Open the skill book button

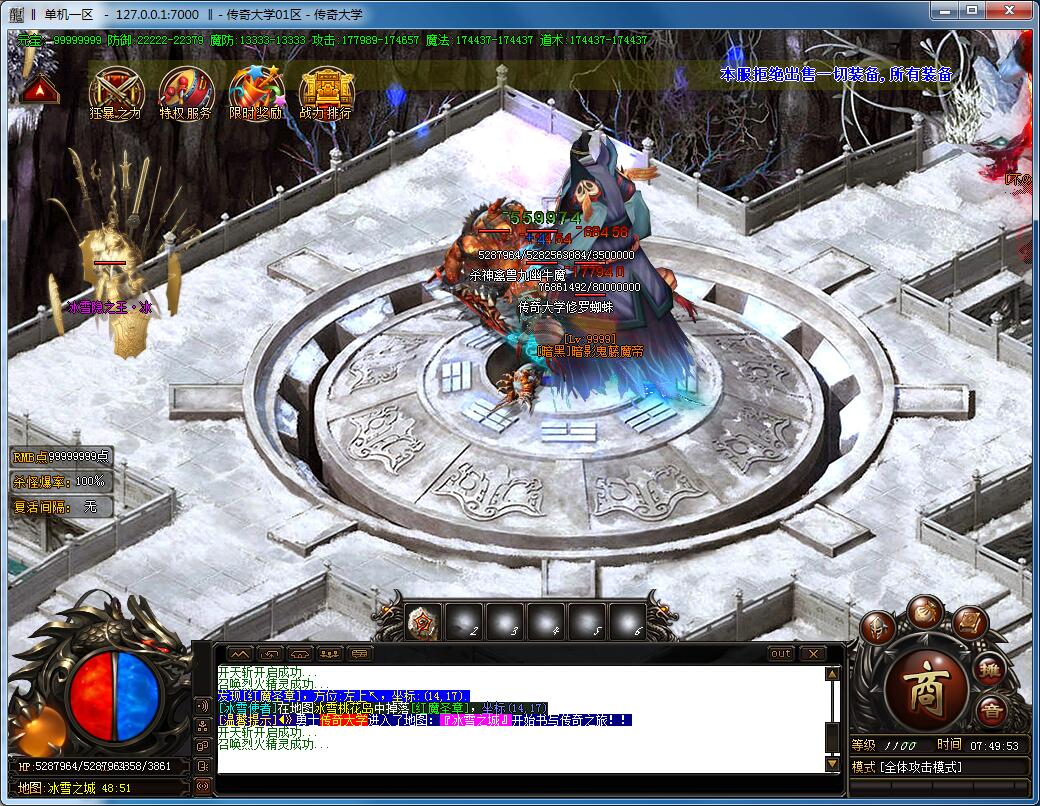coord(969,622)
